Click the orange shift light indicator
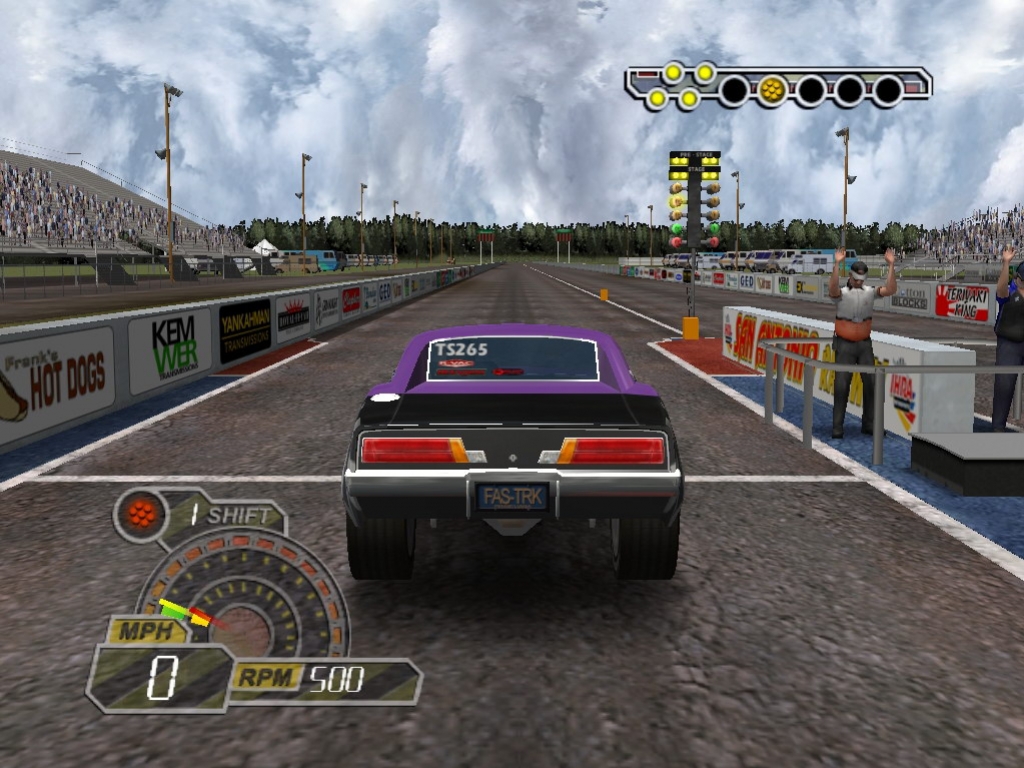The width and height of the screenshot is (1024, 768). (142, 515)
